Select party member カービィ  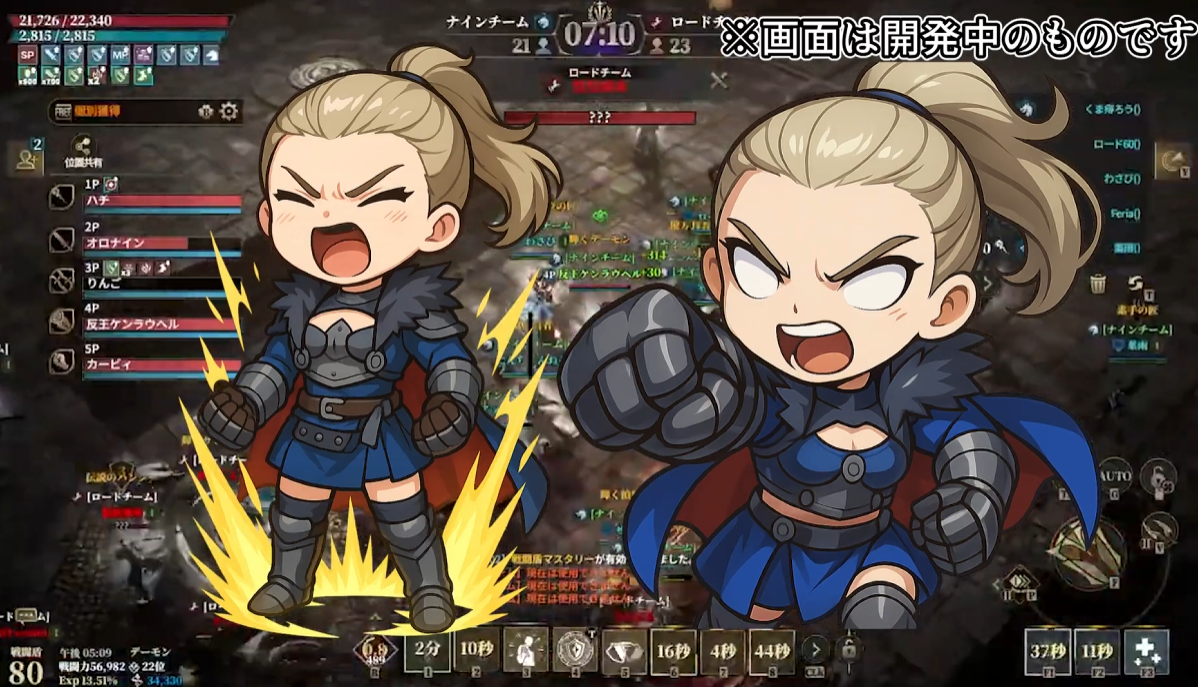(162, 365)
